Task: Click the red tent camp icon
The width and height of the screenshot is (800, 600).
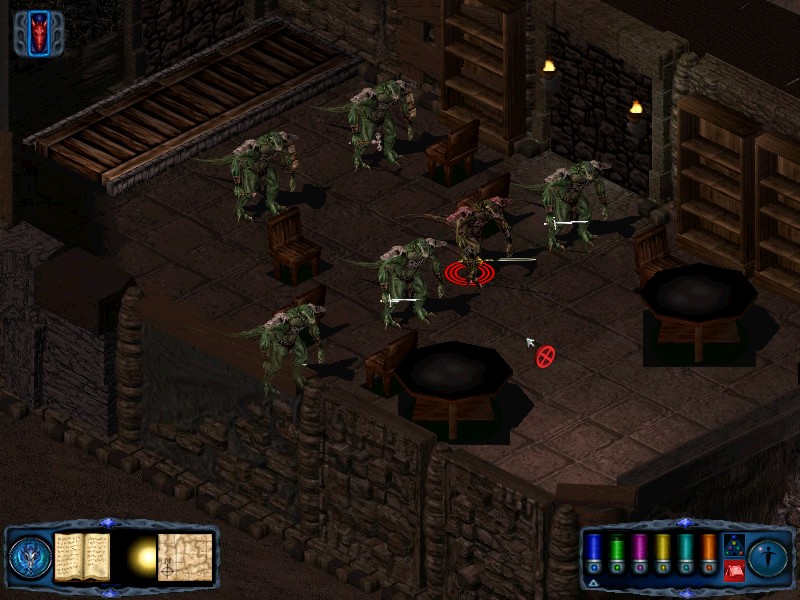Action: (x=733, y=570)
